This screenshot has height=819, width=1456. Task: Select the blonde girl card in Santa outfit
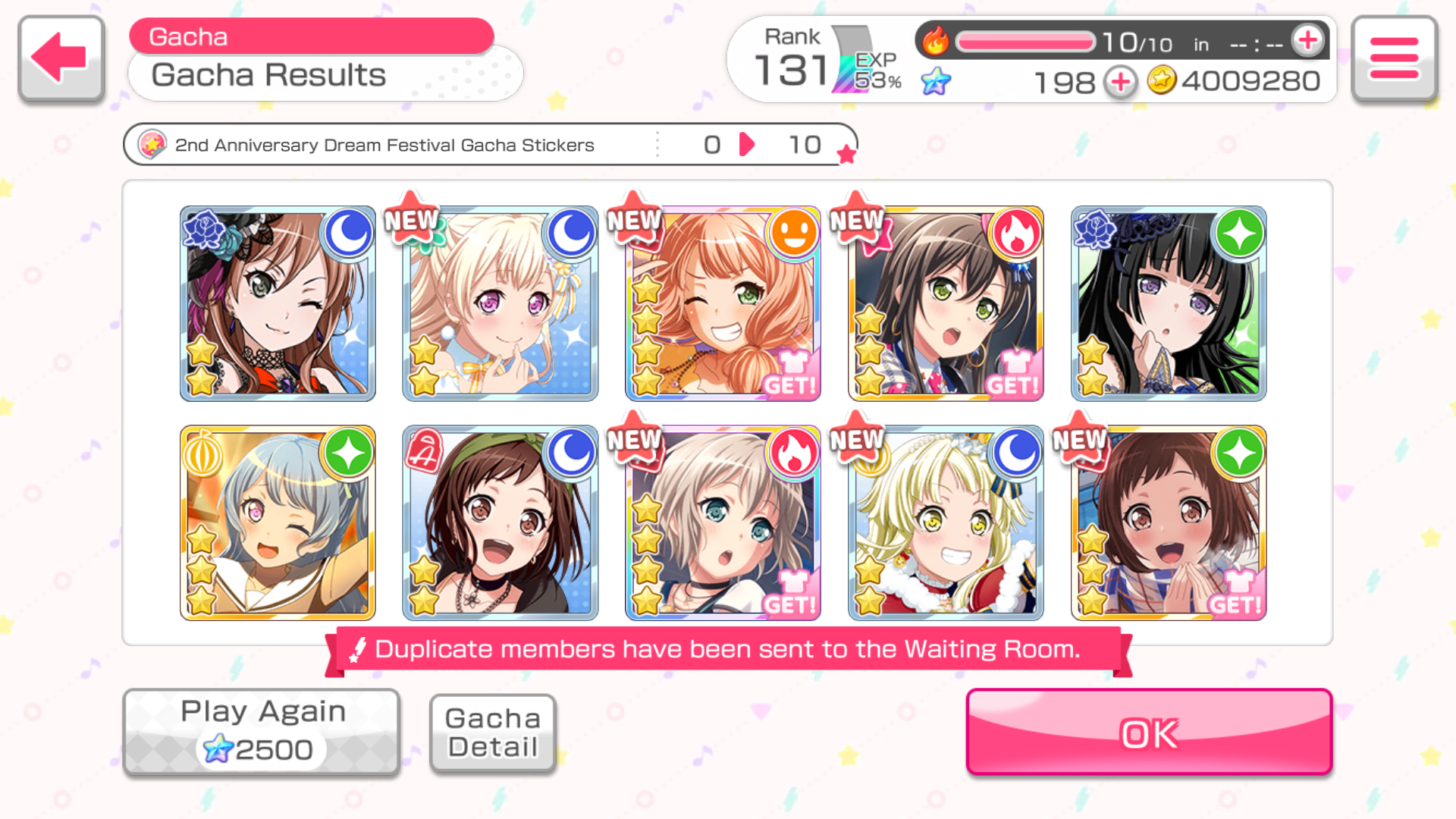pos(946,523)
